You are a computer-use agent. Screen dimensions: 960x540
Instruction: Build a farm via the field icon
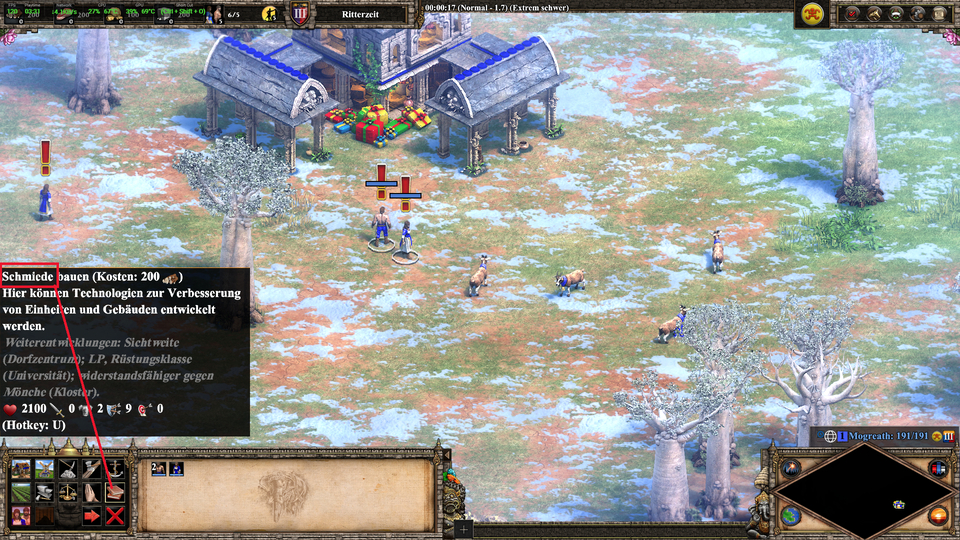click(x=21, y=492)
